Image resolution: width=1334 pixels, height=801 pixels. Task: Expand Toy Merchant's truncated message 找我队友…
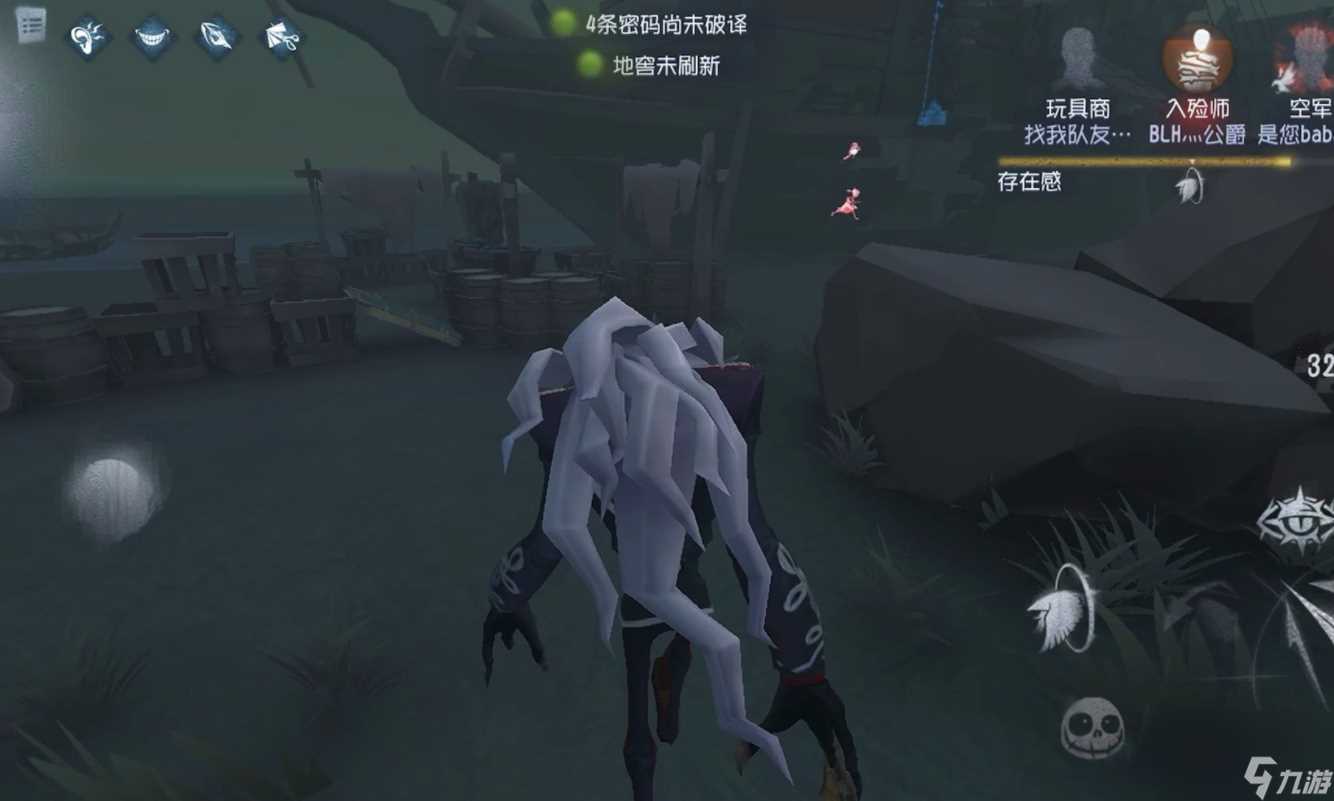pyautogui.click(x=1080, y=131)
